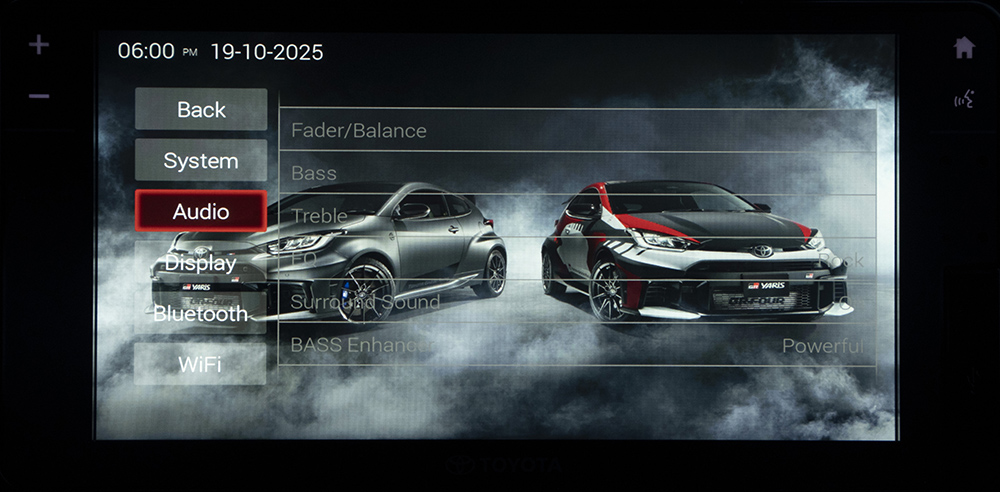
Task: Change the BASS Enhancer Powerful setting
Action: pos(577,345)
